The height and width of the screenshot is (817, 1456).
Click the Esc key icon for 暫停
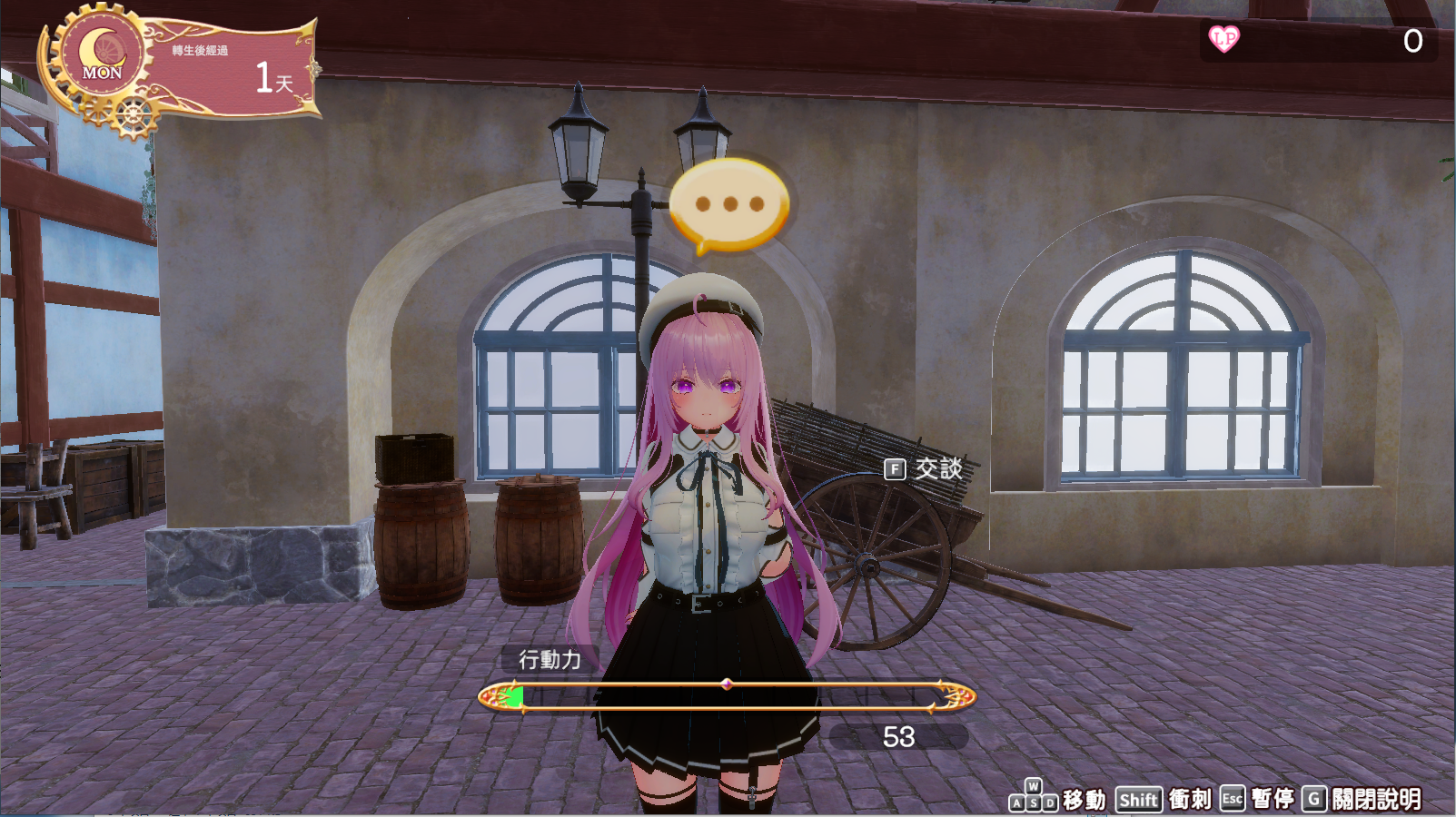1233,799
